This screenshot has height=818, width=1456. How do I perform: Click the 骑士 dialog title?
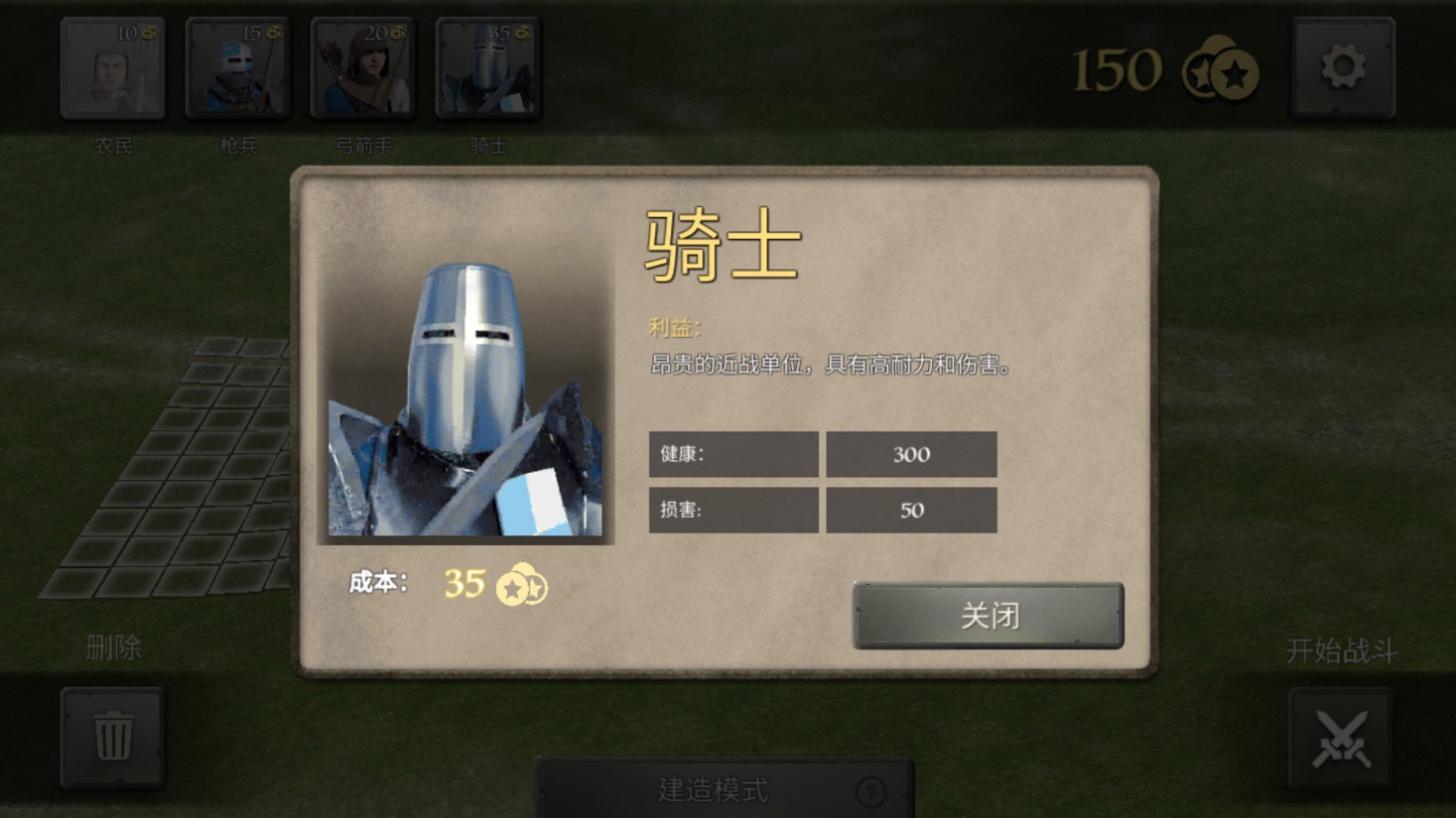723,243
